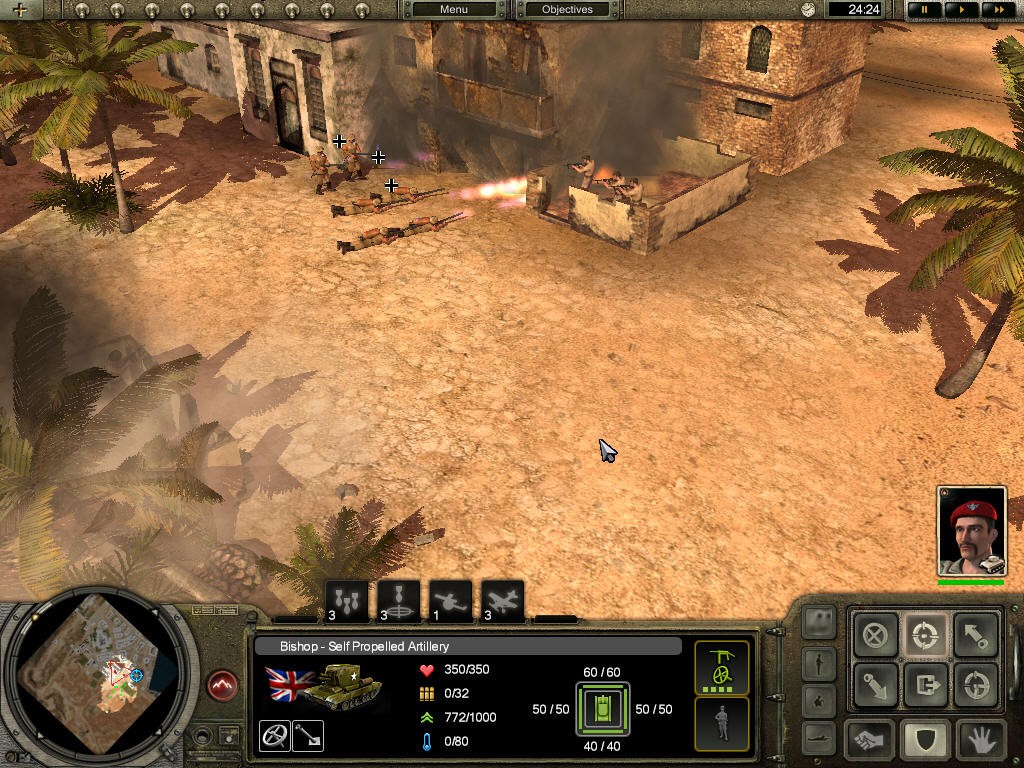Image resolution: width=1024 pixels, height=768 pixels.
Task: Switch to the open-hand hold fire stance
Action: point(979,741)
